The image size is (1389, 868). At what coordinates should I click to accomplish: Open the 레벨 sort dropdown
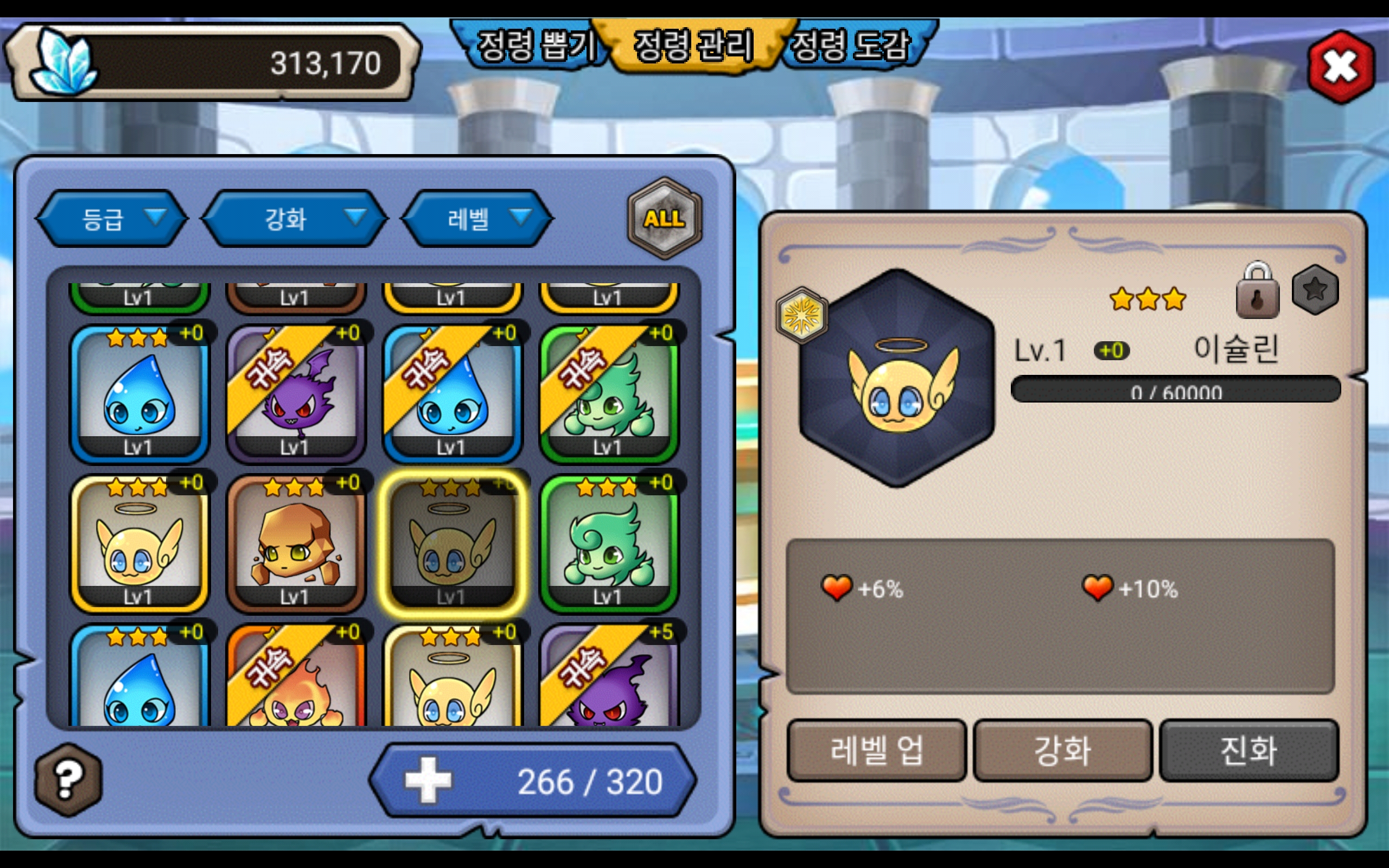pos(477,219)
